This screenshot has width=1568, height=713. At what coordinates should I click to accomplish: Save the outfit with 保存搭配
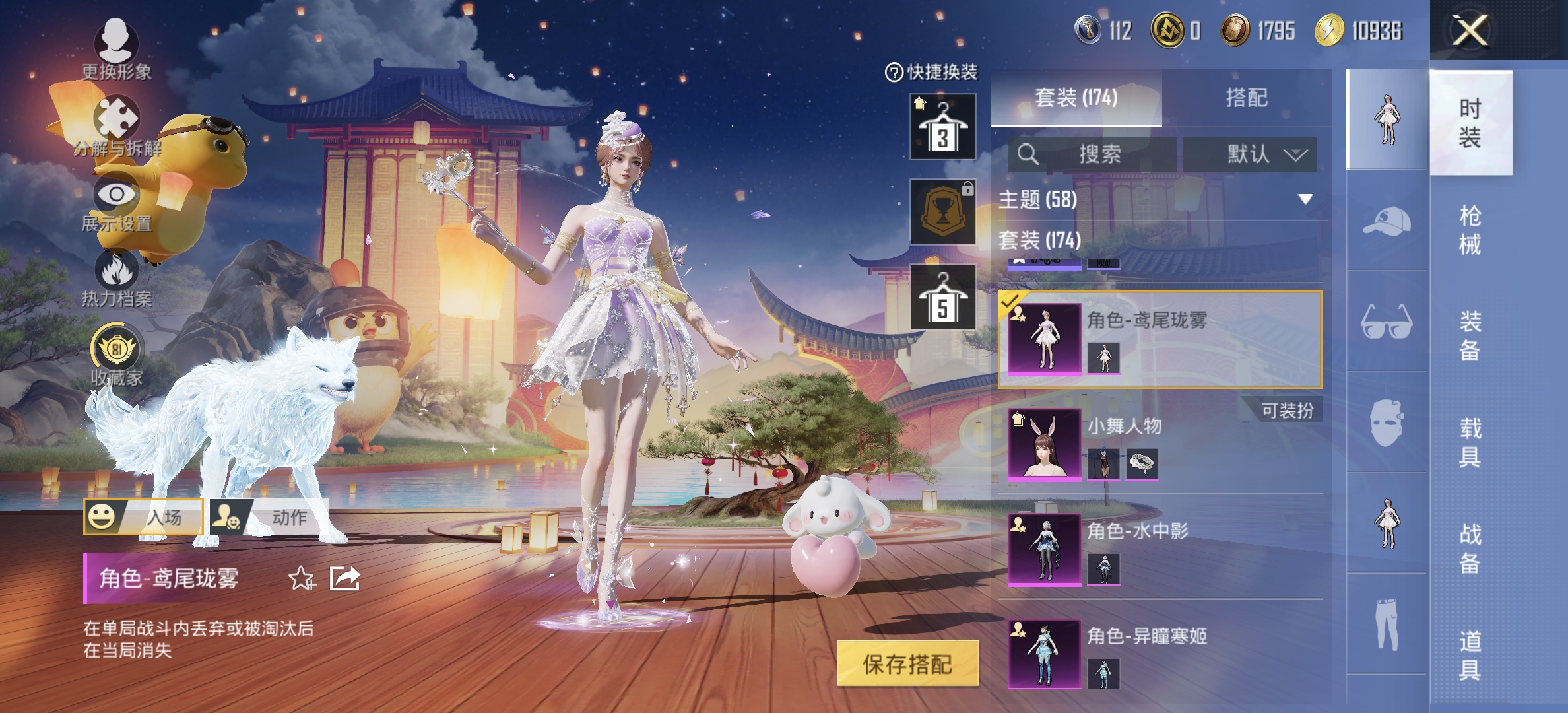coord(907,663)
